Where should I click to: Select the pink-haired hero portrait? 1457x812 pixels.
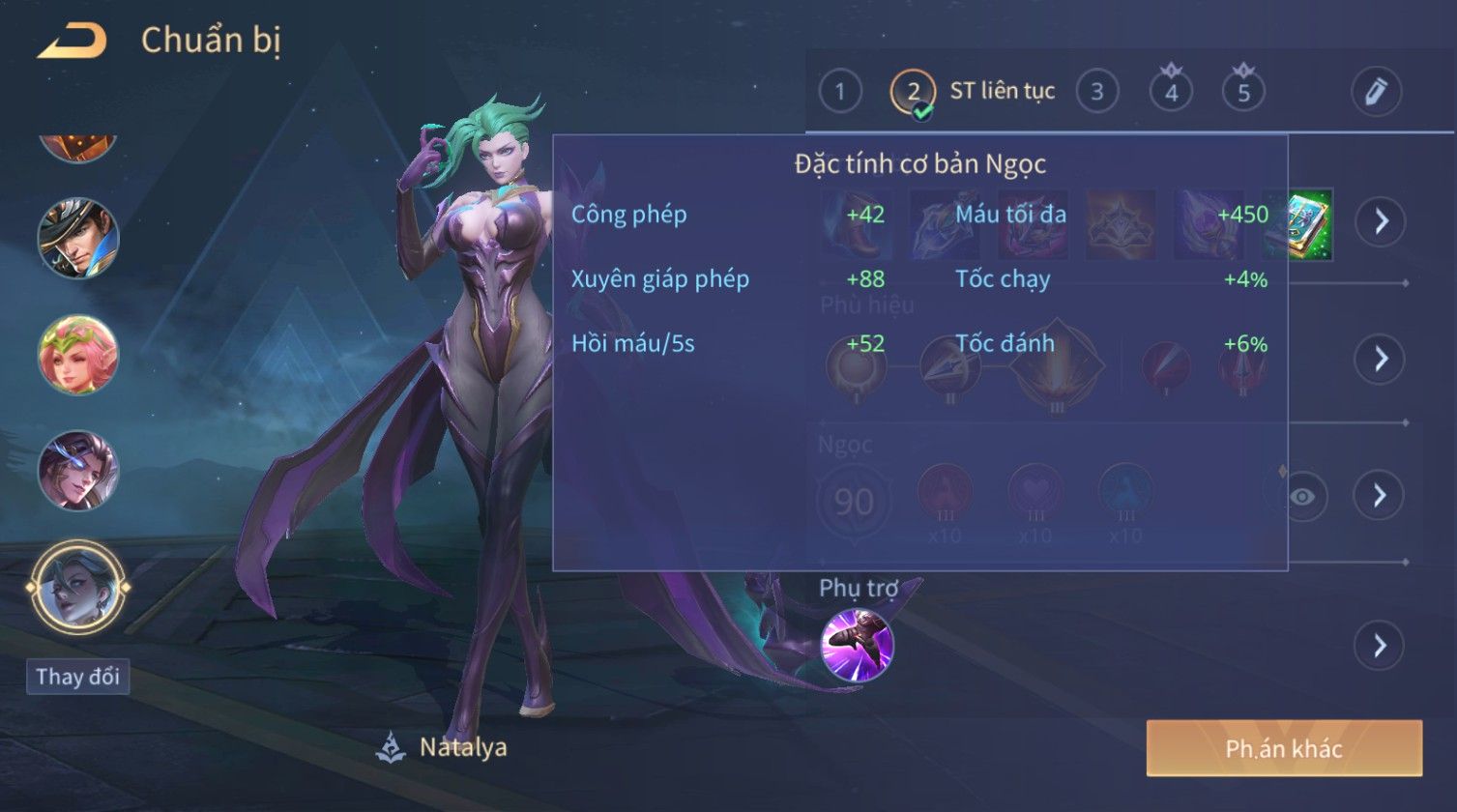(78, 355)
